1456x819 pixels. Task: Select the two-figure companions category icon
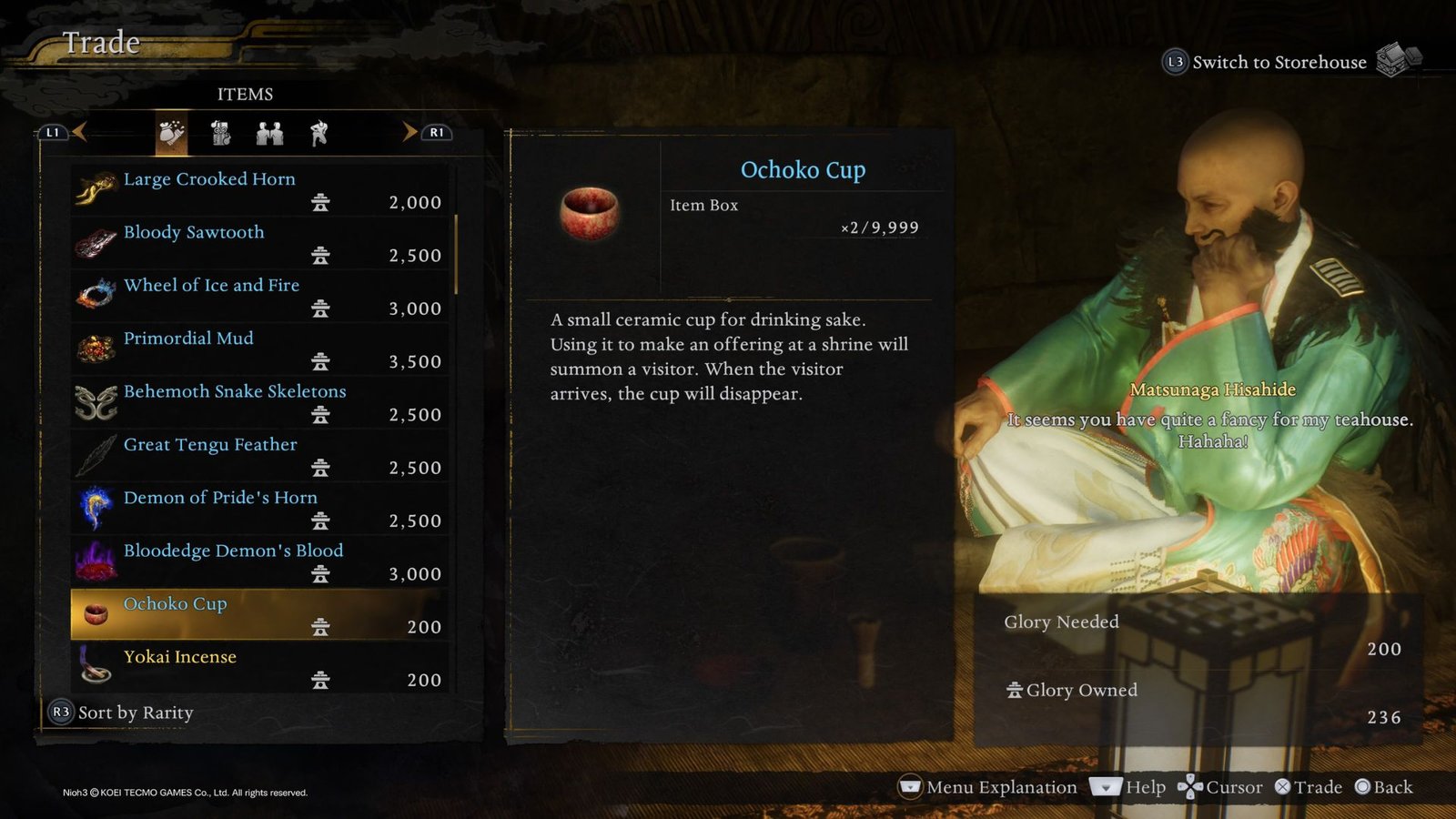269,133
